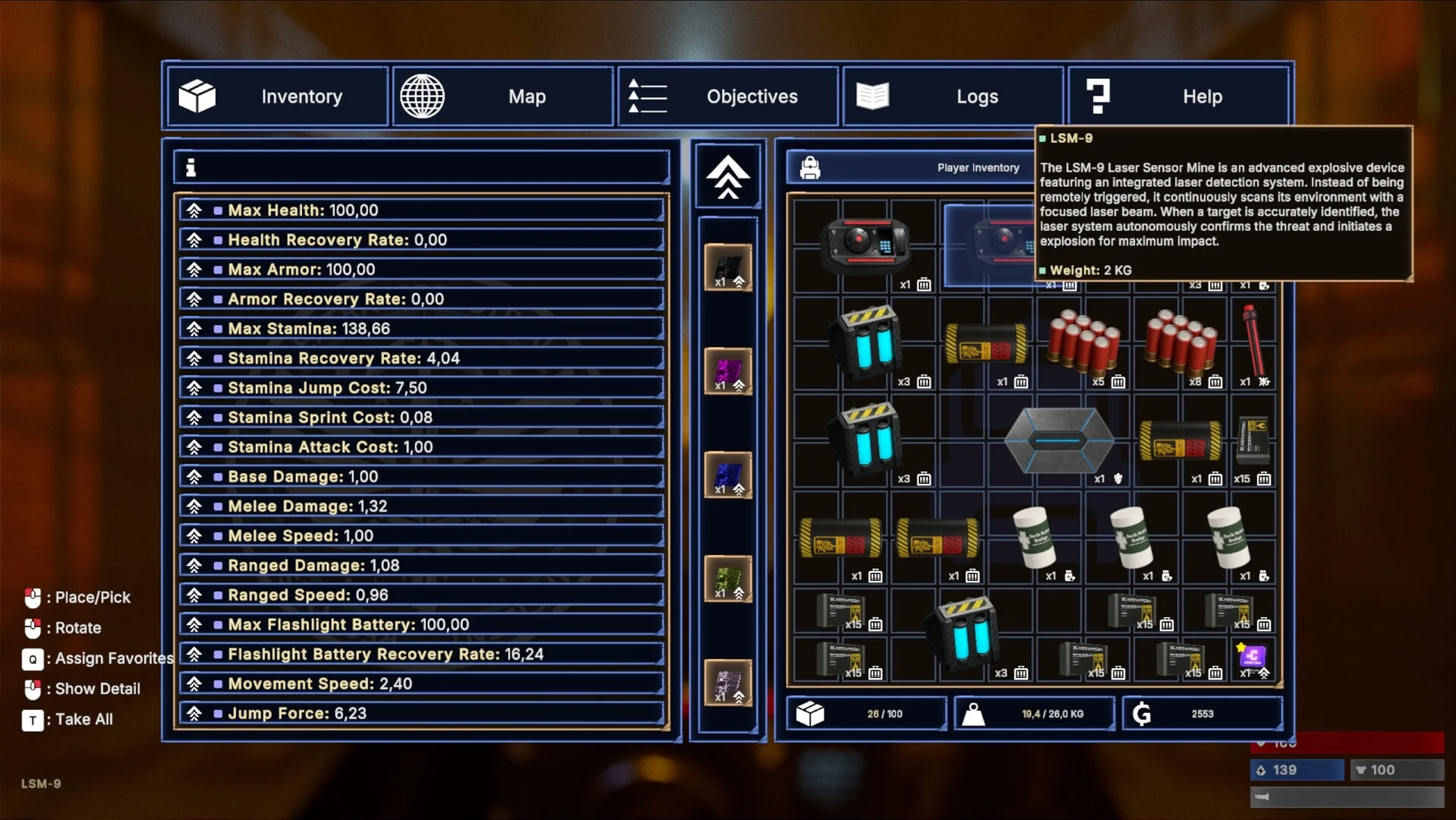Select the purple upgrade chip slot
Image resolution: width=1456 pixels, height=820 pixels.
728,371
